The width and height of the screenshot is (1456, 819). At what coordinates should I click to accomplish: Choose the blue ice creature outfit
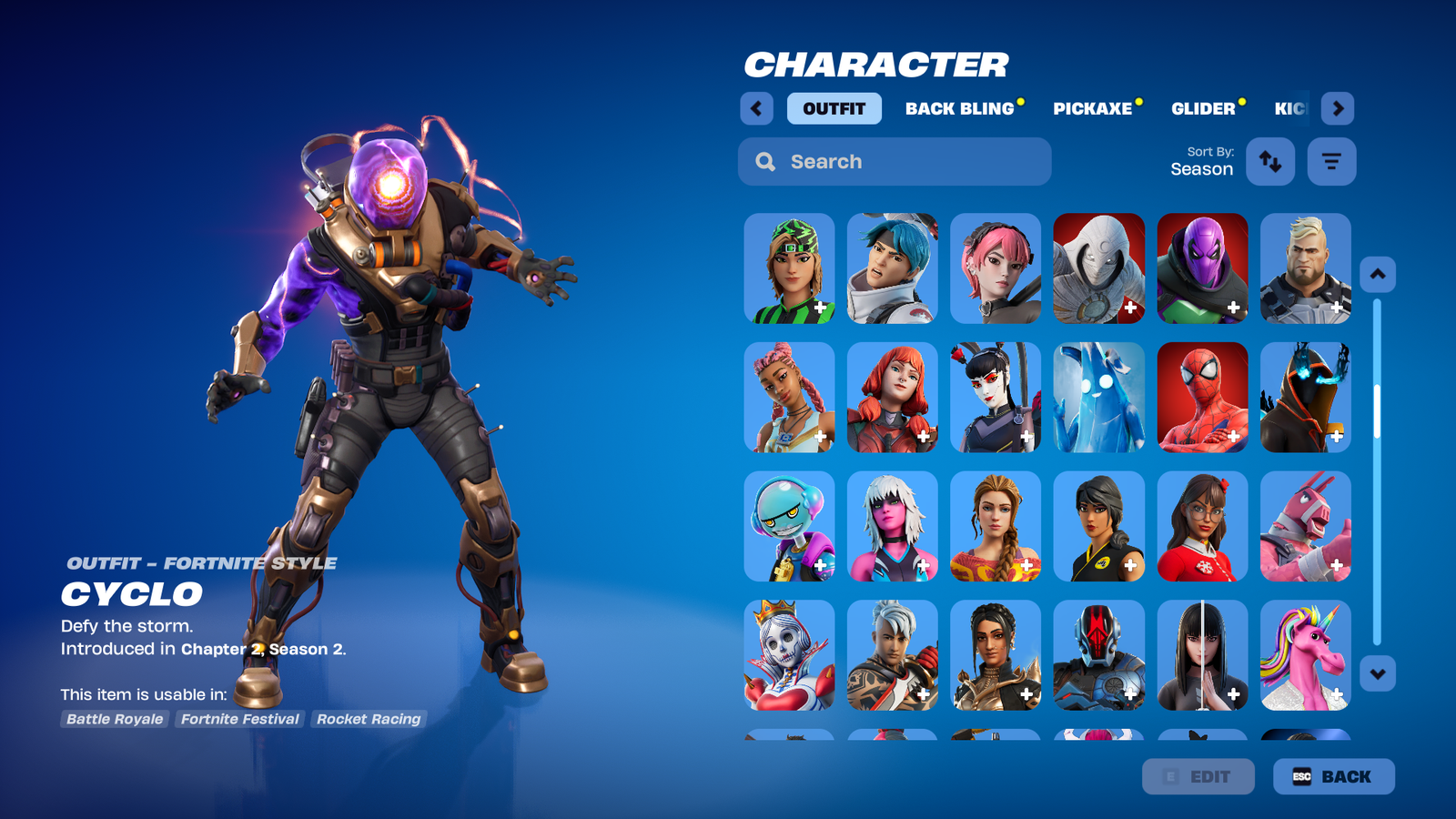[x=1098, y=398]
